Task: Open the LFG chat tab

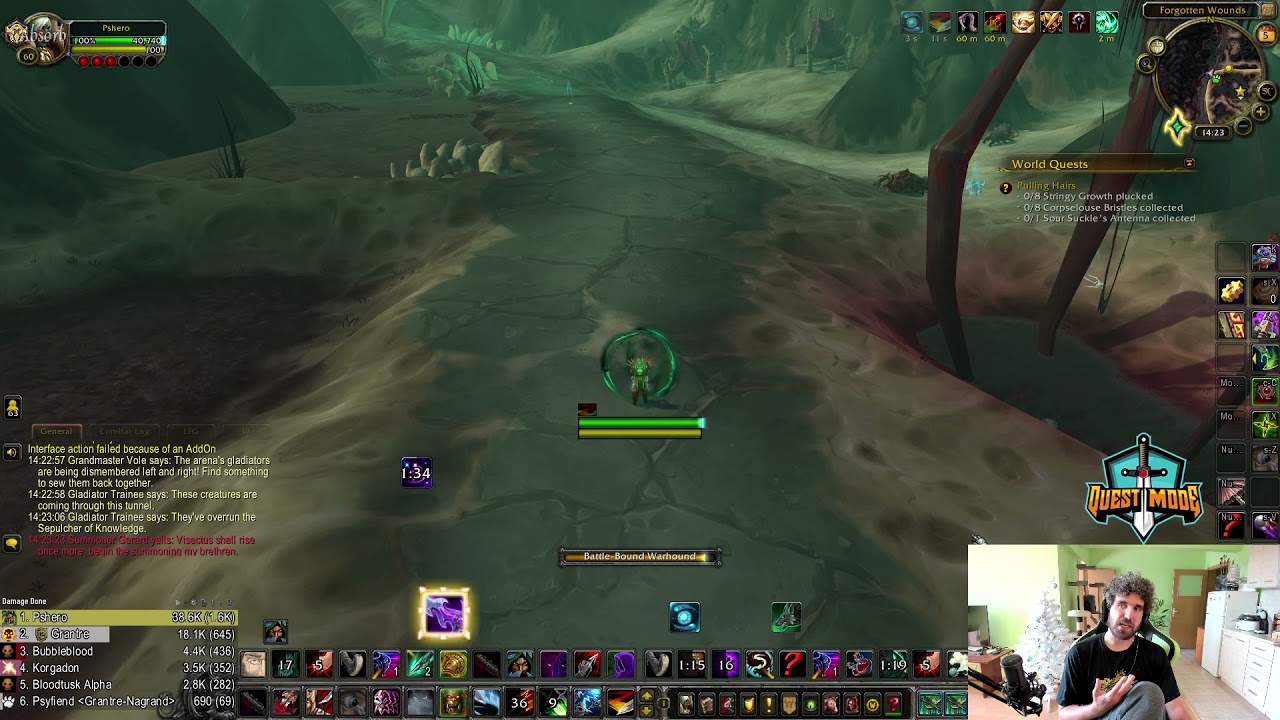Action: pyautogui.click(x=189, y=431)
